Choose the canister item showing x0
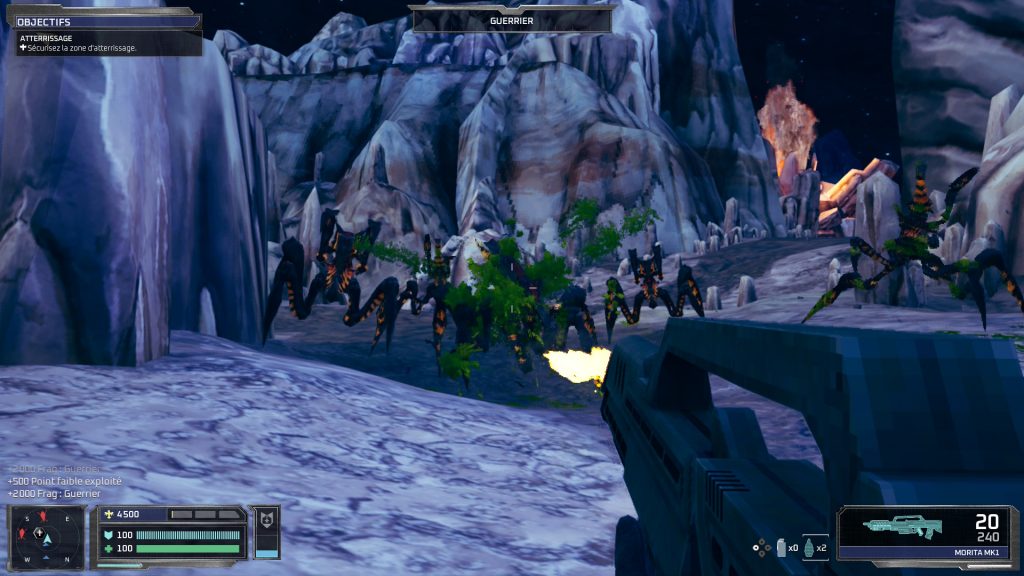 [x=784, y=547]
